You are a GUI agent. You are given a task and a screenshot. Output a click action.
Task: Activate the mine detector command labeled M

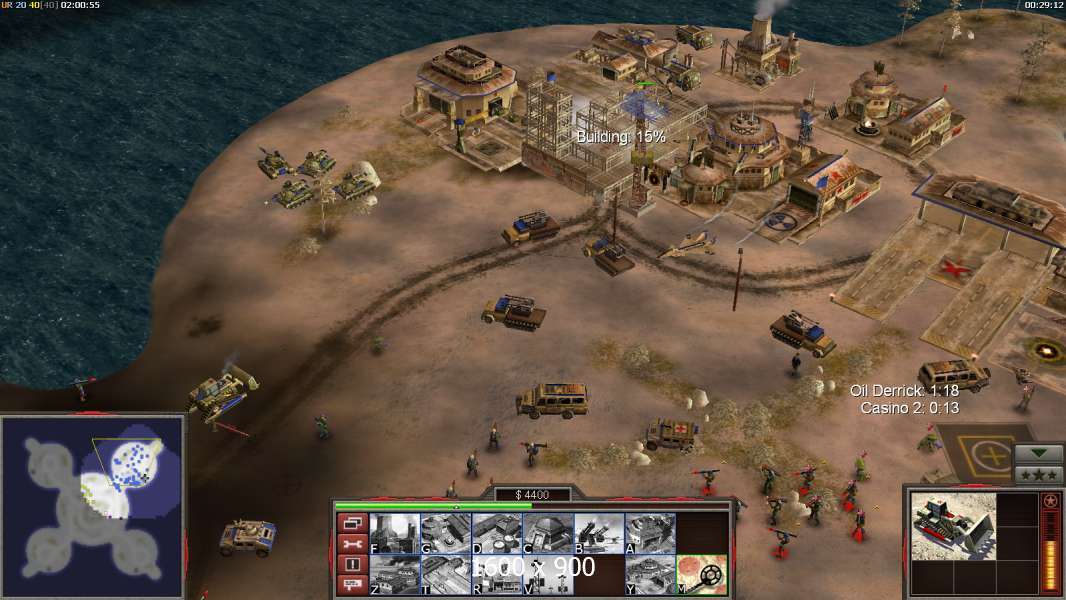[x=701, y=575]
